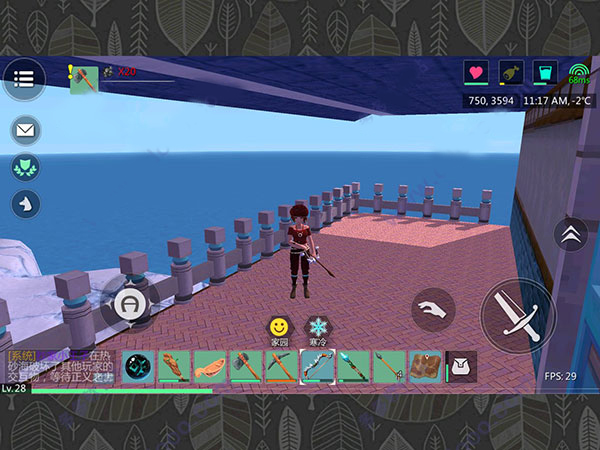Image resolution: width=600 pixels, height=450 pixels.
Task: Open the system chat message box
Action: click(x=62, y=367)
